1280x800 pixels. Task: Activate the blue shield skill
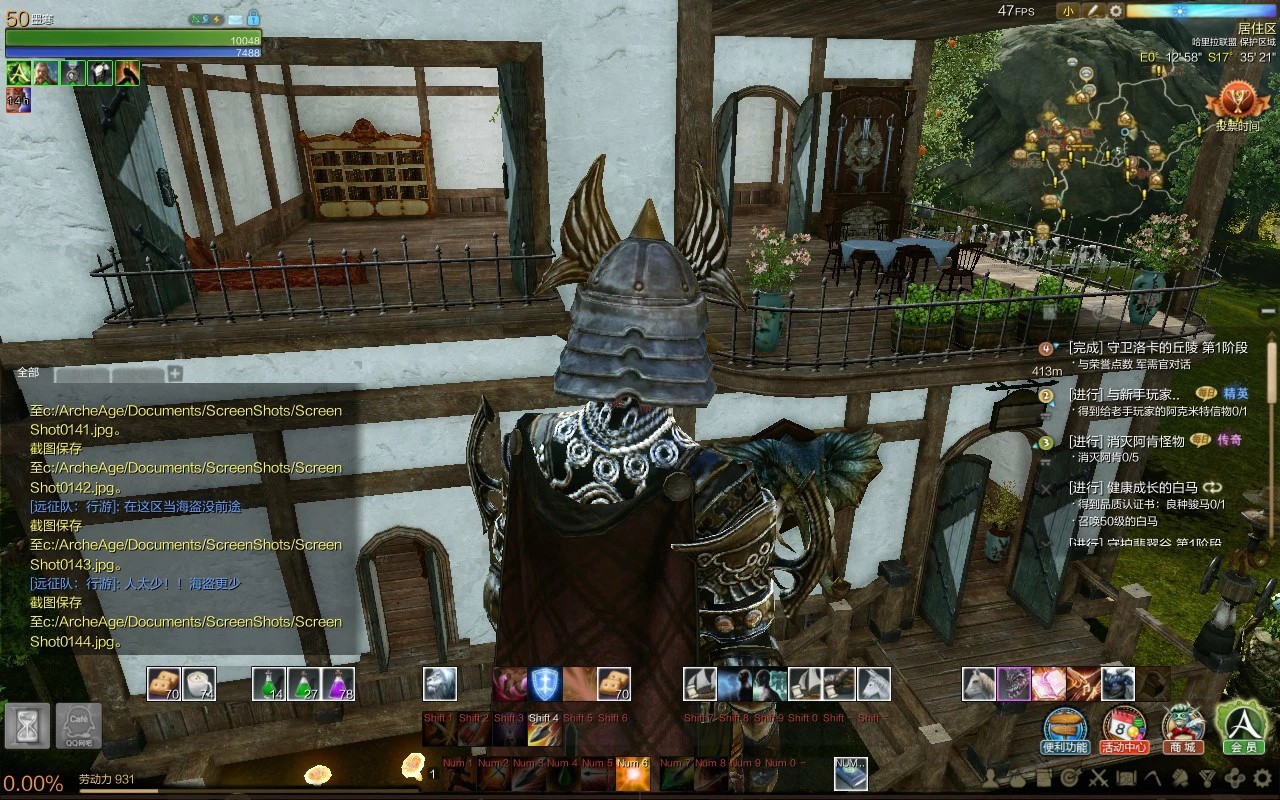[x=545, y=684]
